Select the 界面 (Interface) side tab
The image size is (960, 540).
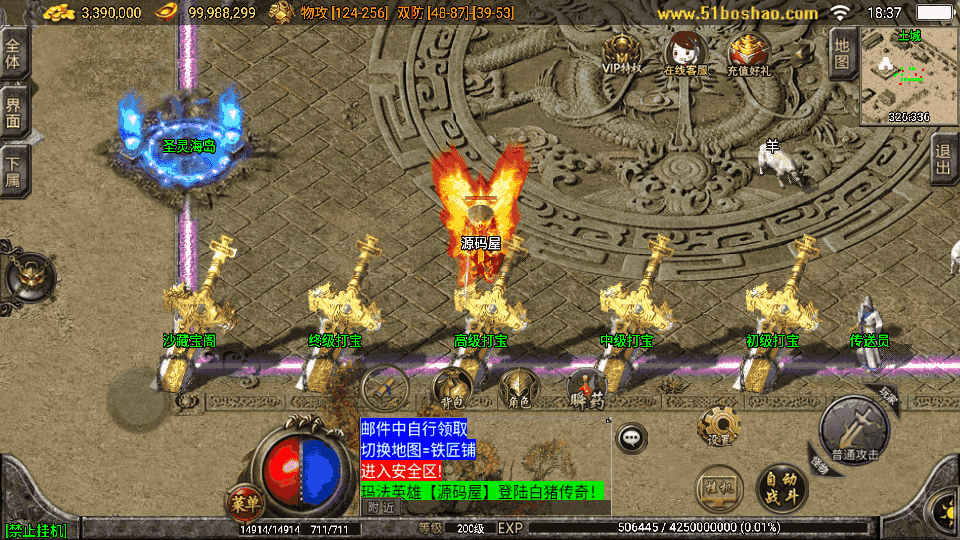coord(13,111)
